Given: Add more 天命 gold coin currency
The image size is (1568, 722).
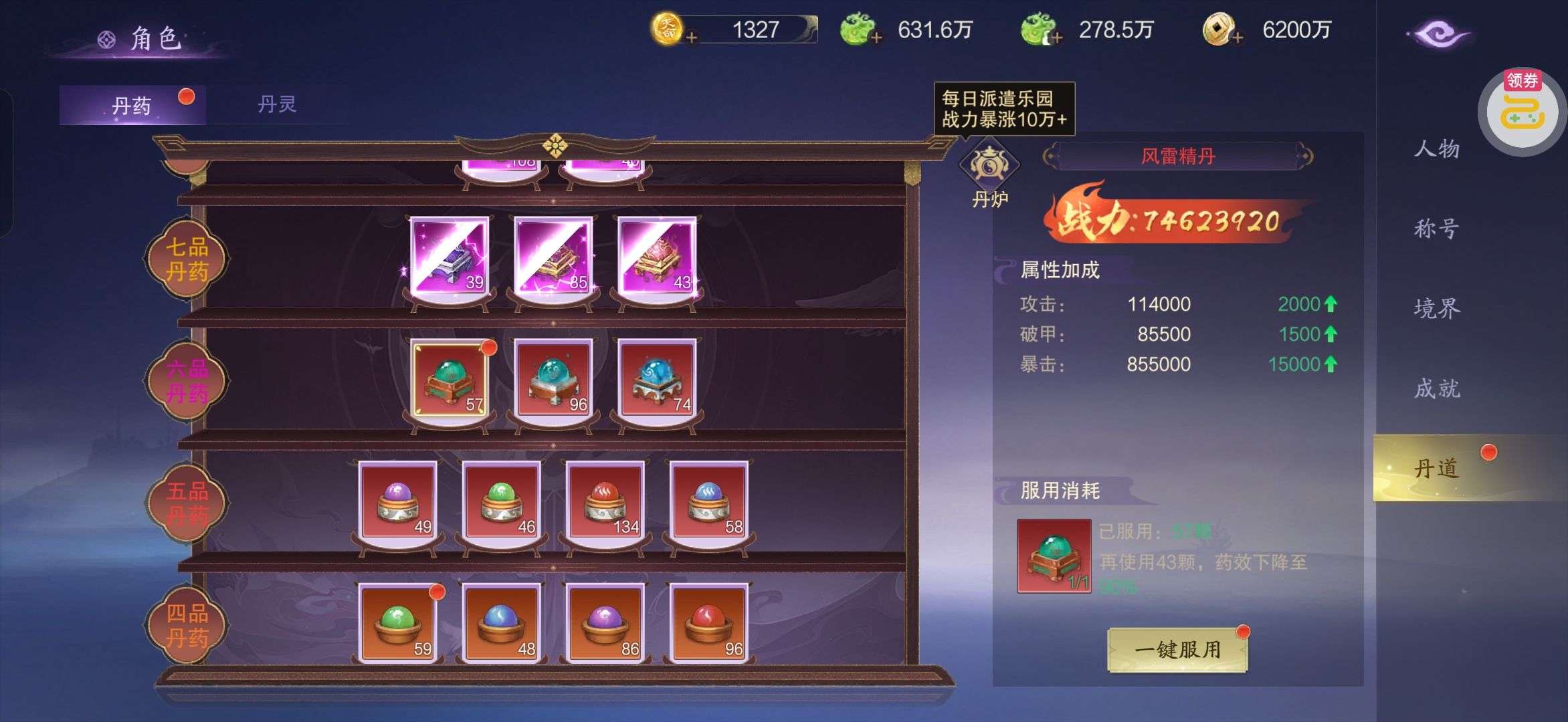Looking at the screenshot, I should pos(692,37).
